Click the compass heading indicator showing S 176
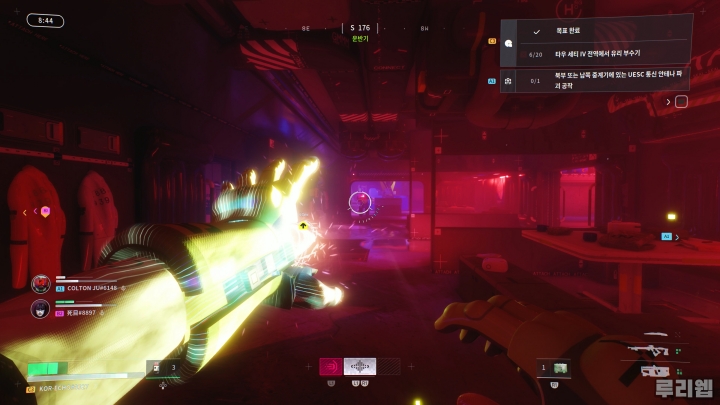Viewport: 720px width, 405px height. [x=360, y=28]
